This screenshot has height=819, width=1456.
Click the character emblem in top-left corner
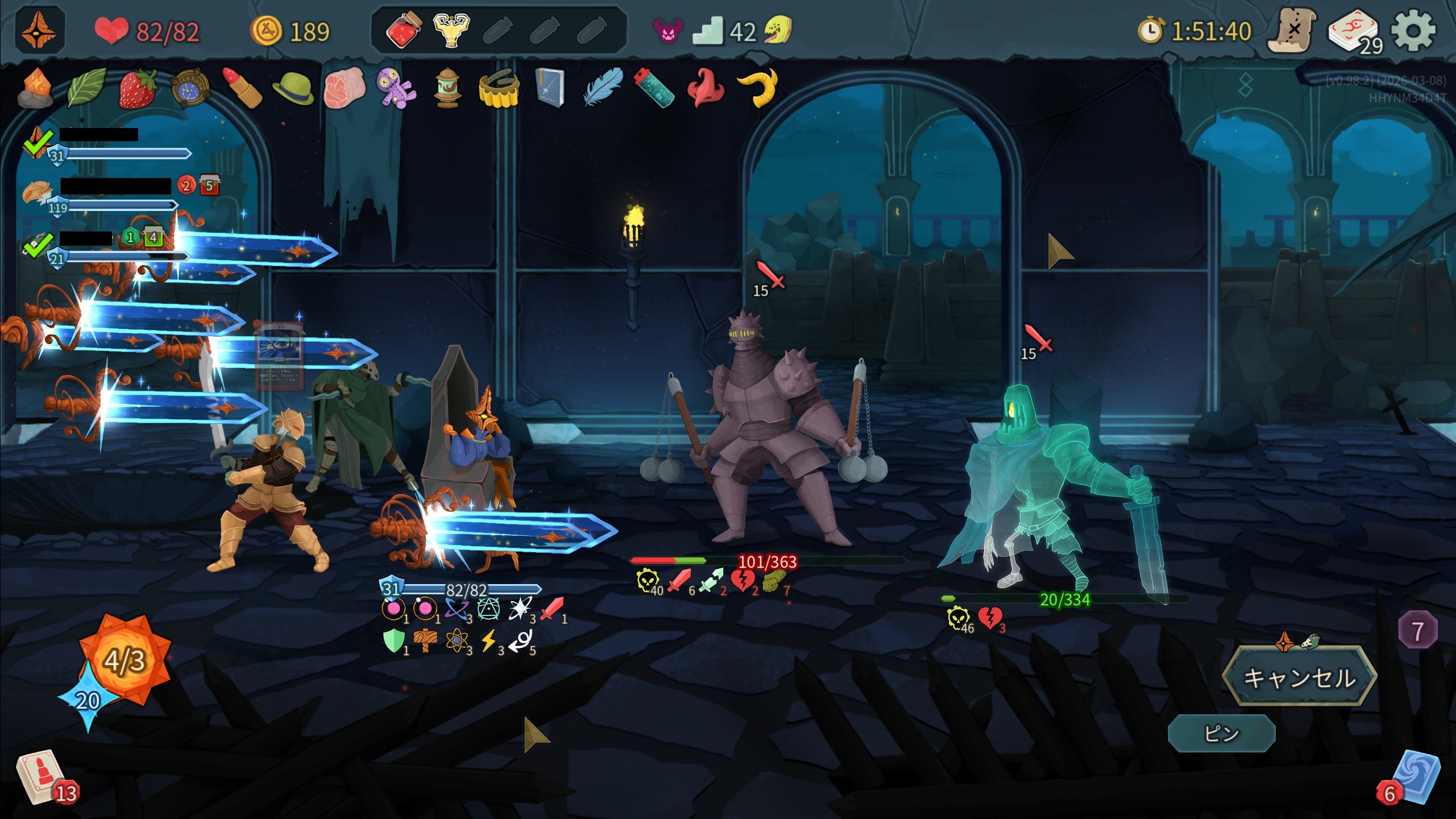tap(39, 31)
